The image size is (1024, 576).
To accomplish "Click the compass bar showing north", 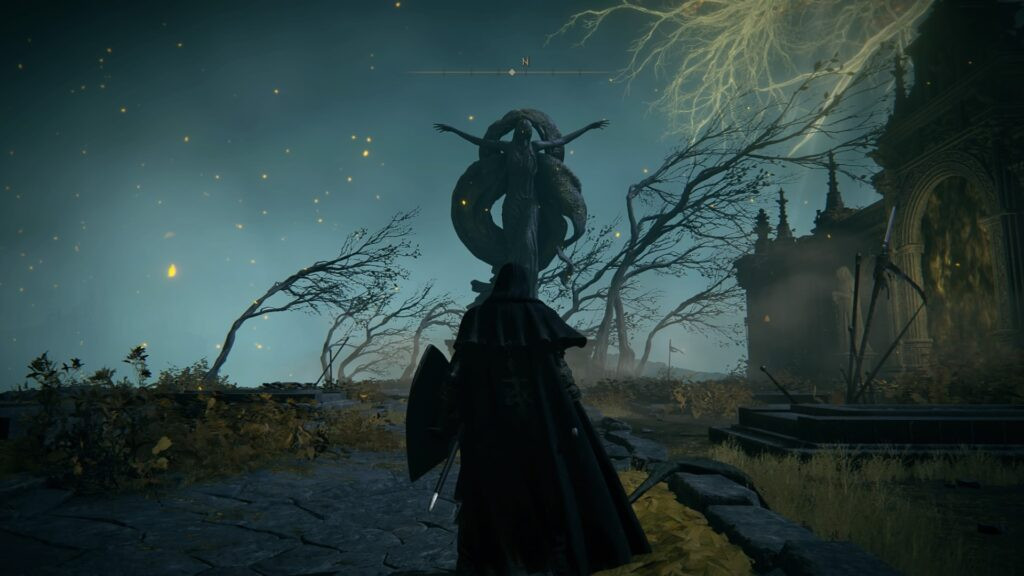I will (x=512, y=71).
